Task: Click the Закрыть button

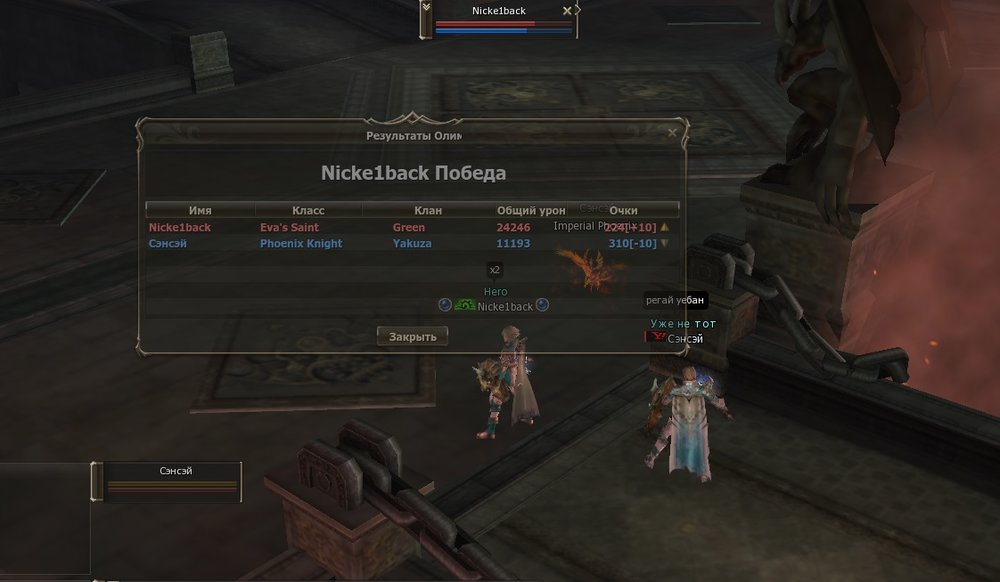Action: click(412, 337)
